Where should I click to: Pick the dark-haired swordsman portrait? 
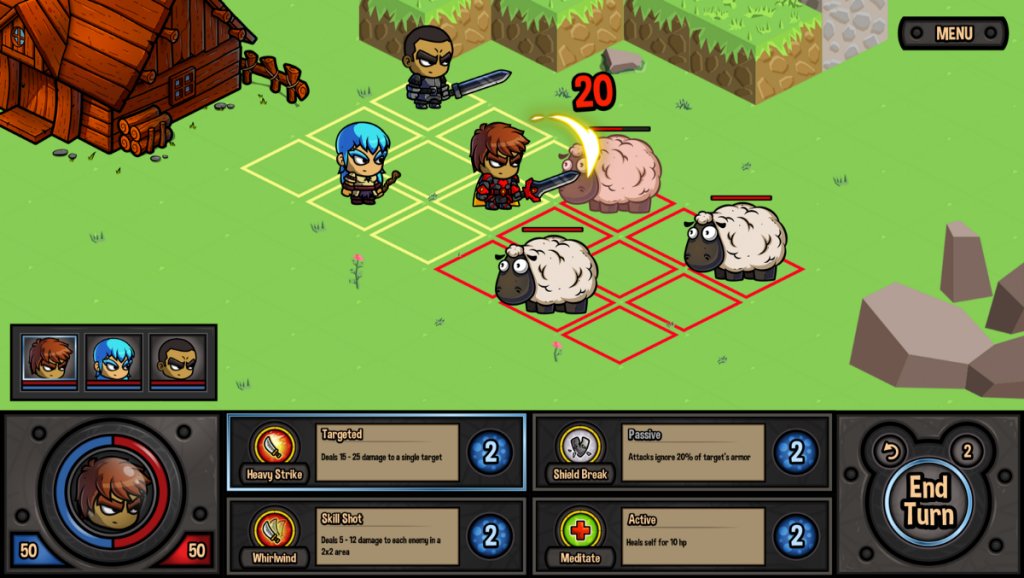[x=177, y=359]
